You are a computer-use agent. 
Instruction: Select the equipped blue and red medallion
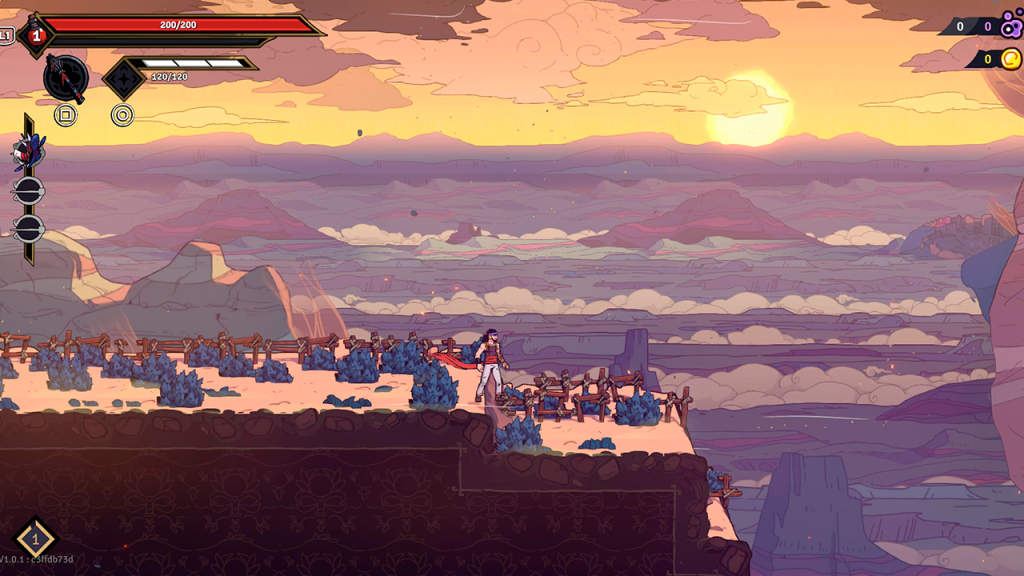(x=26, y=153)
